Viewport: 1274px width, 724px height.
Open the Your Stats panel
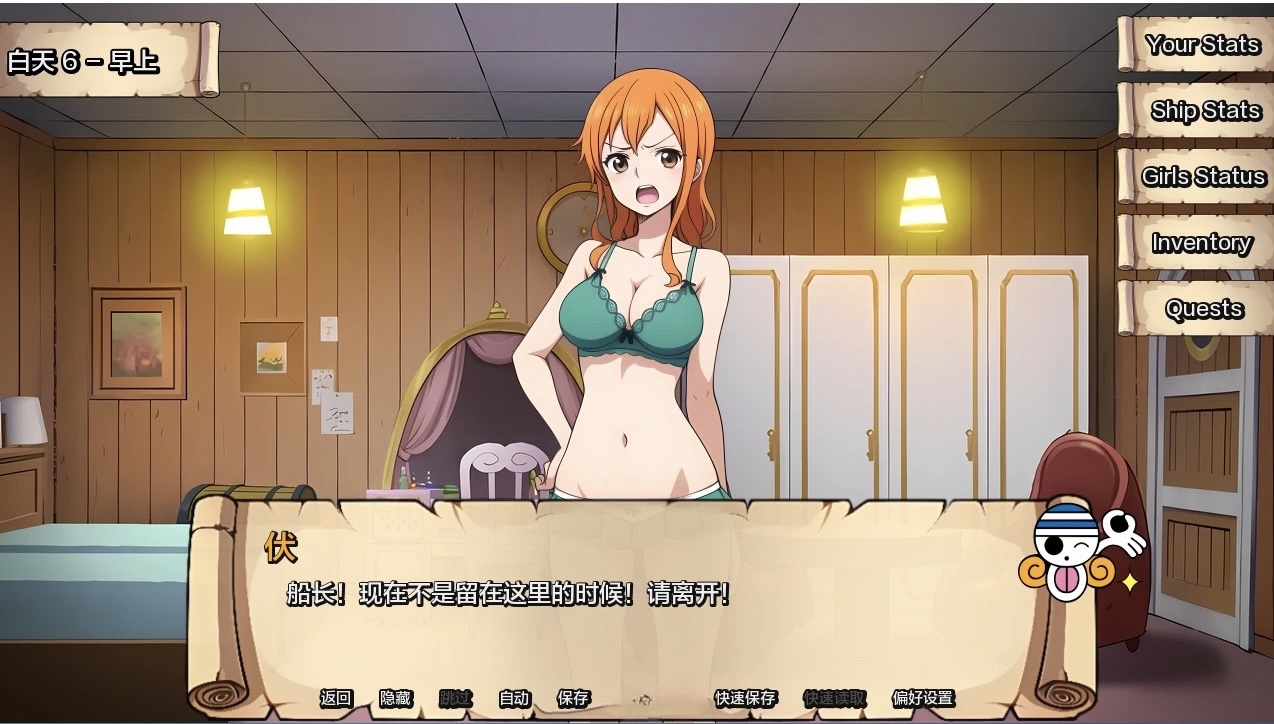tap(1200, 45)
